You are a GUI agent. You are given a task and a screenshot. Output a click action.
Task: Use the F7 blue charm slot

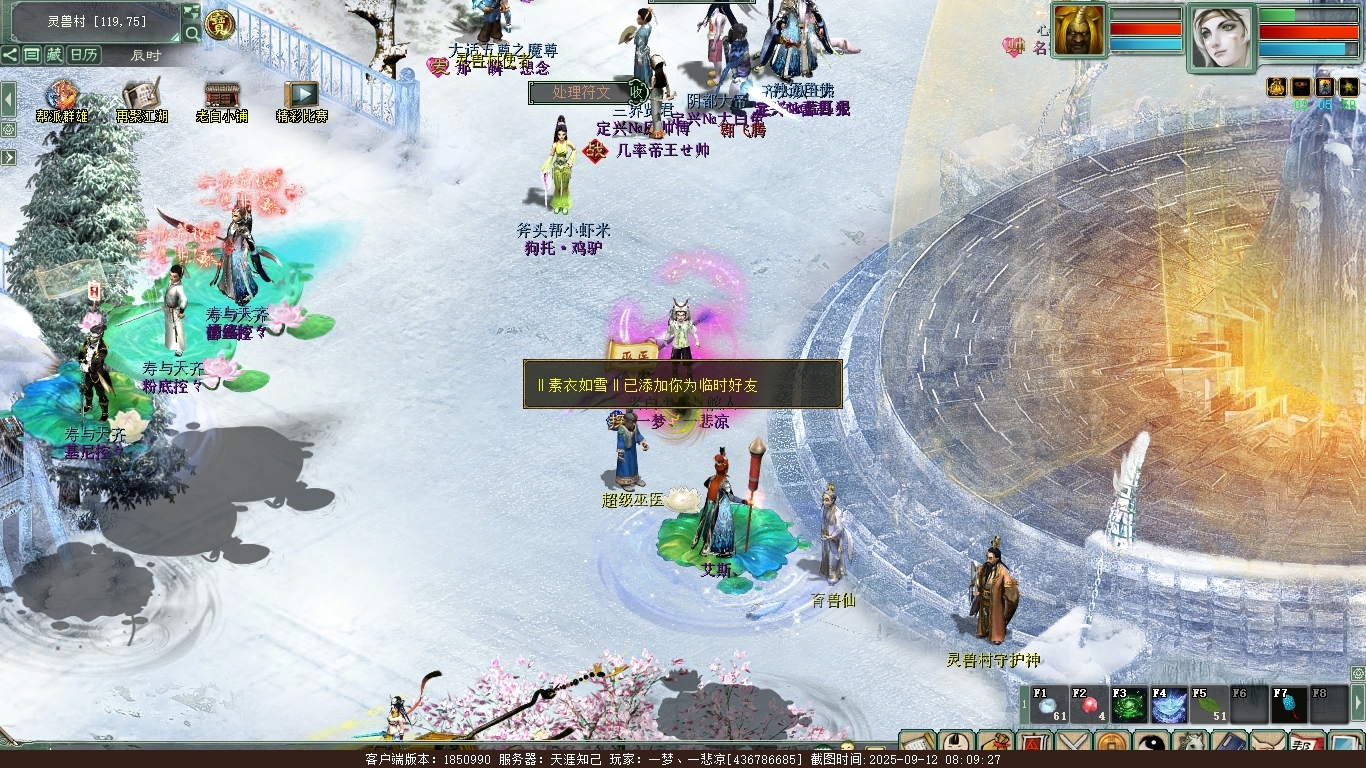(1289, 704)
